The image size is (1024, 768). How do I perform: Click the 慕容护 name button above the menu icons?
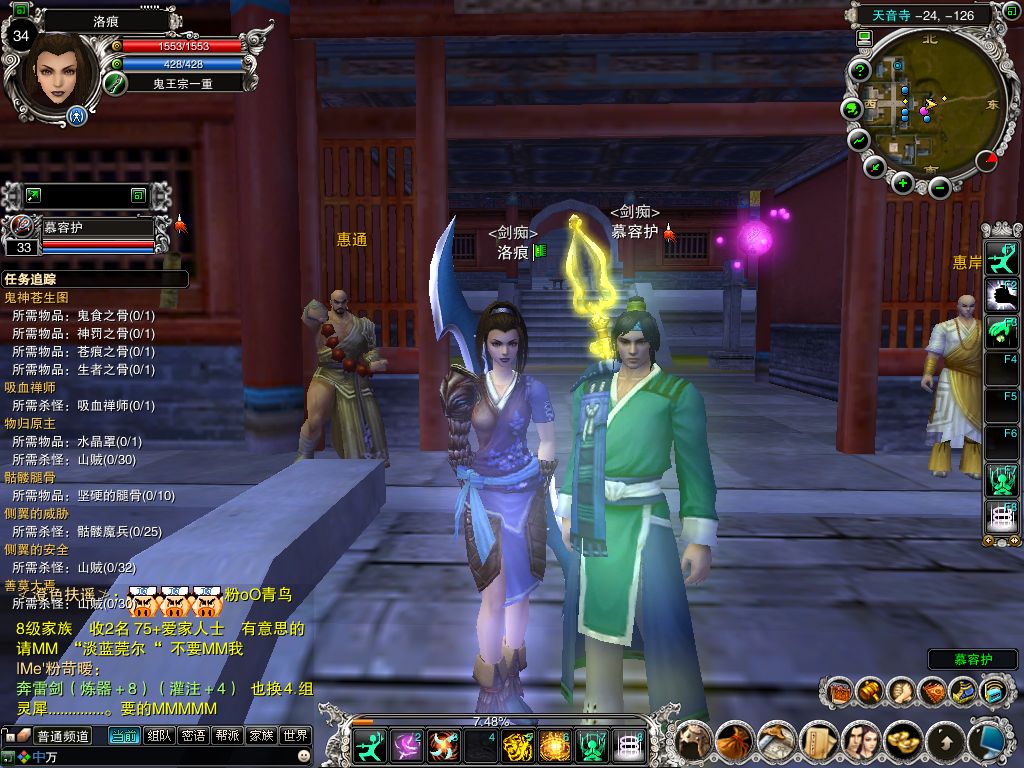972,660
